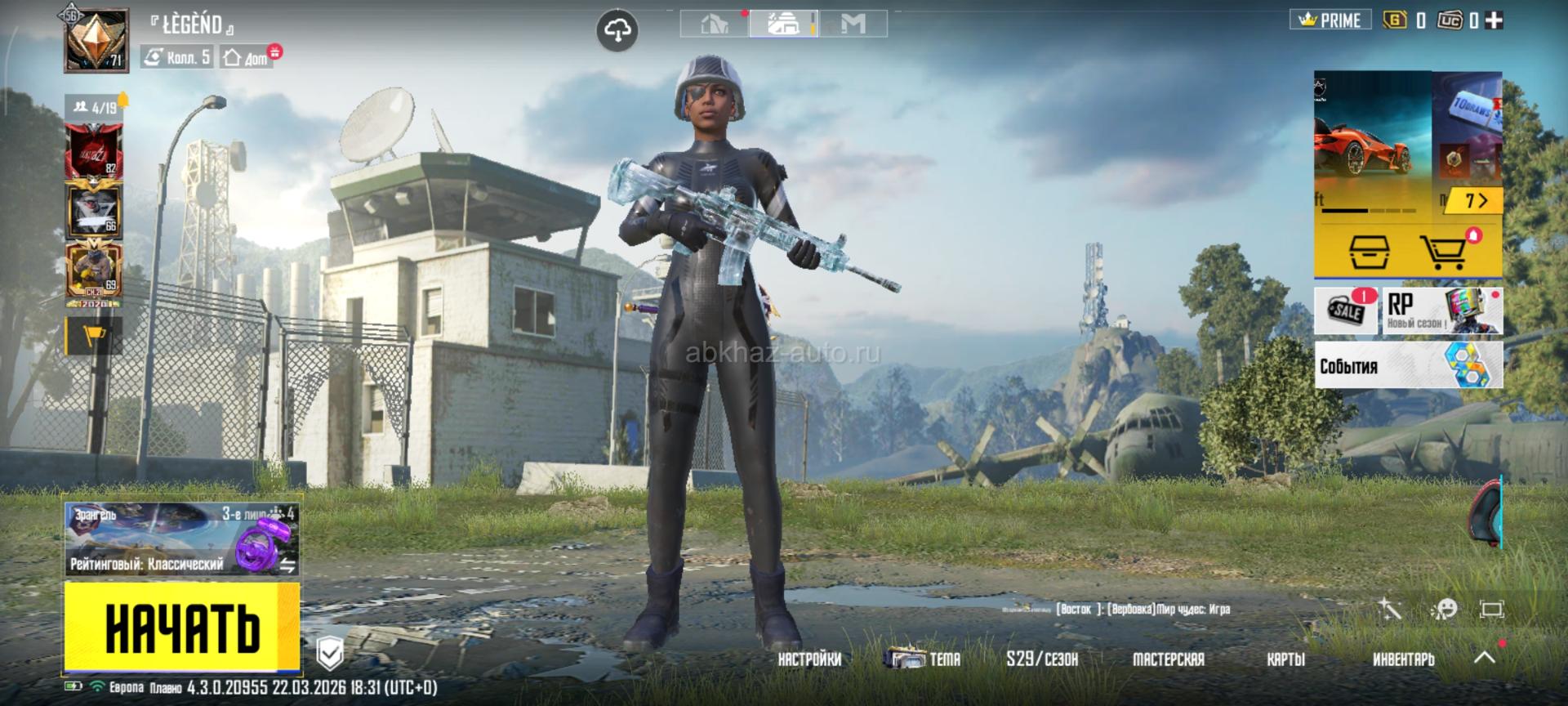The width and height of the screenshot is (1568, 706).
Task: Open the МАСТЕРСКАЯ workshop
Action: 1168,659
